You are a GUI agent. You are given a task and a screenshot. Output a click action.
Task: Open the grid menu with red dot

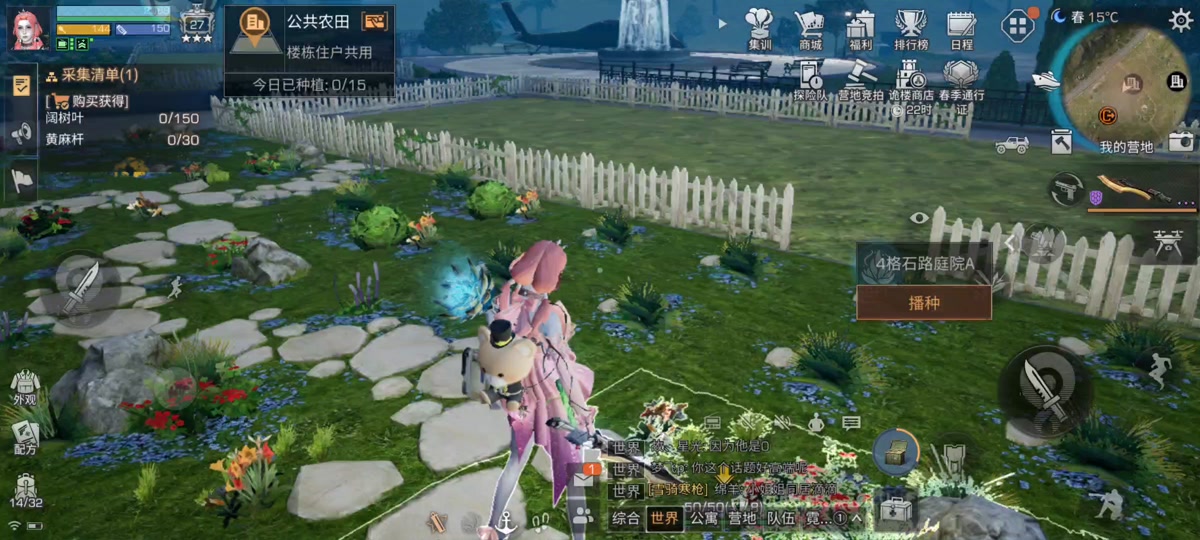(1016, 25)
